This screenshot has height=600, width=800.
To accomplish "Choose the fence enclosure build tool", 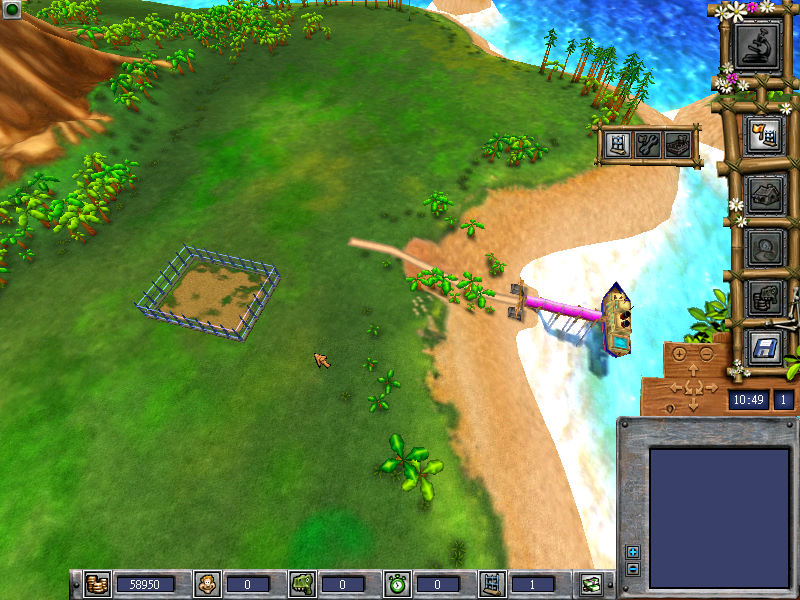I will (x=618, y=145).
